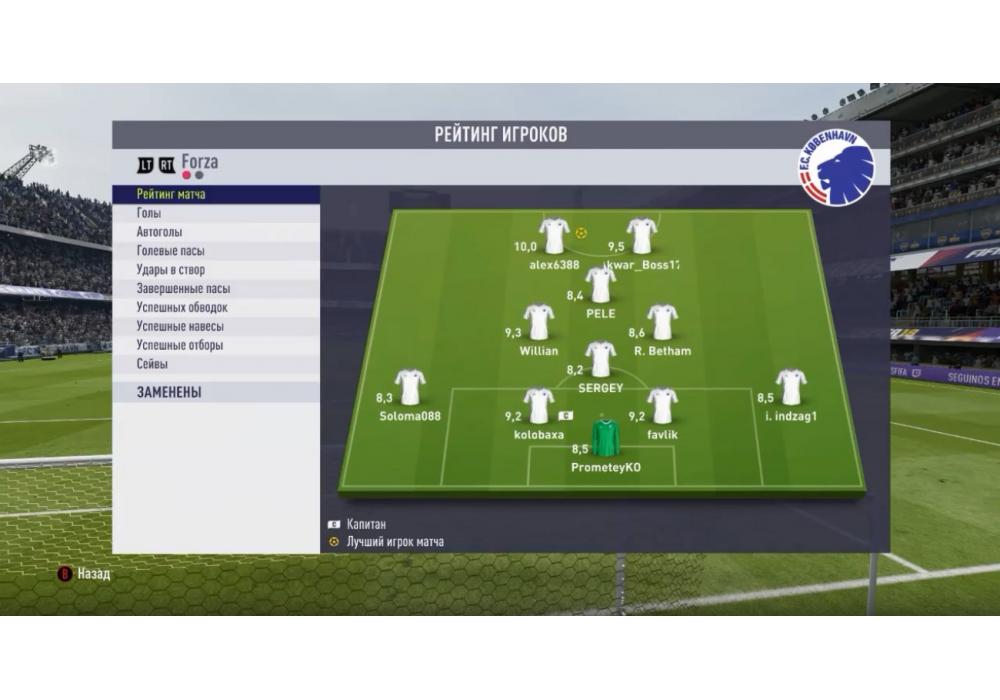Viewport: 1000px width, 700px height.
Task: Select Удары в створ in the list
Action: point(171,270)
